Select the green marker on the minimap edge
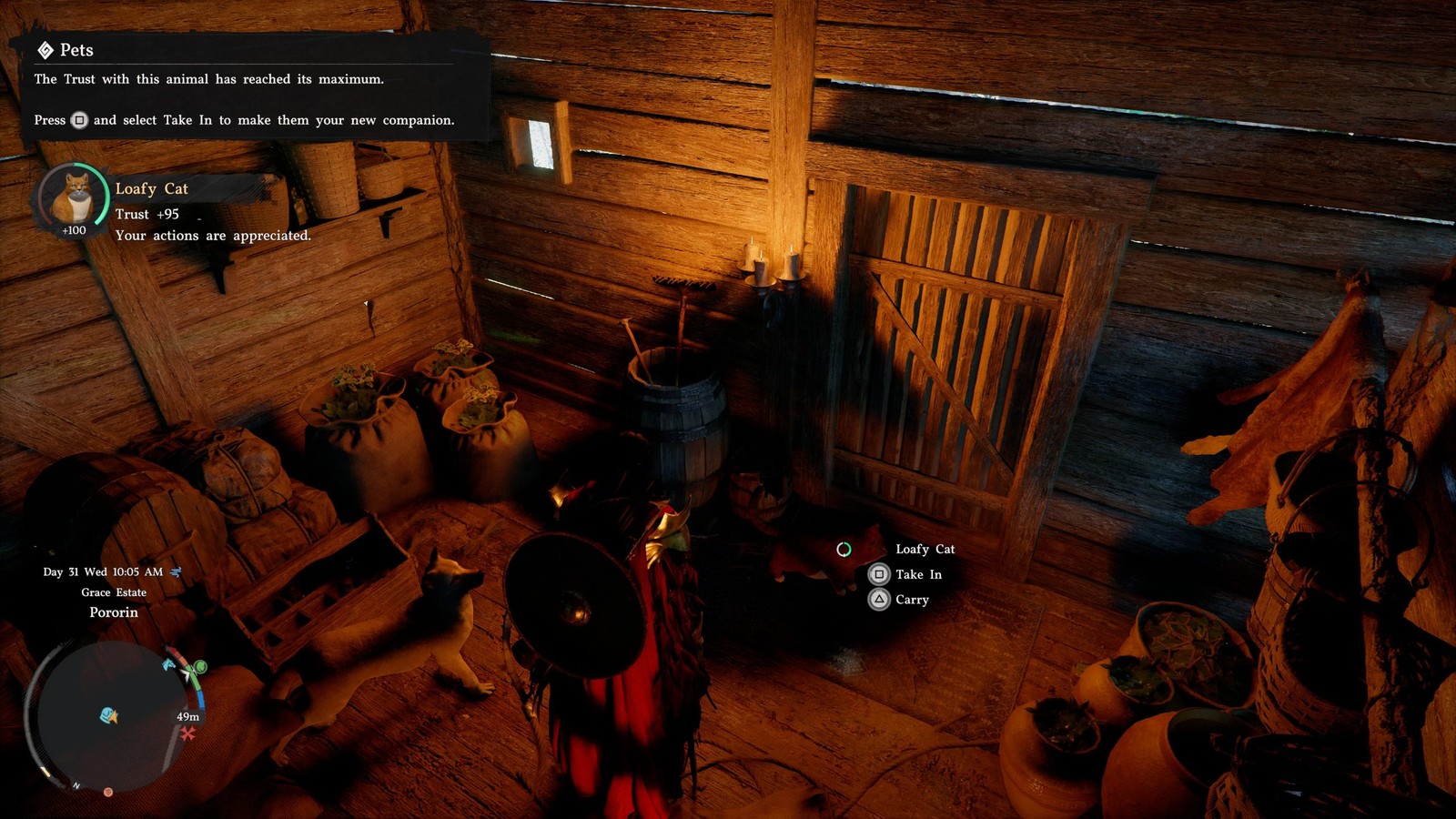1456x819 pixels. point(200,668)
